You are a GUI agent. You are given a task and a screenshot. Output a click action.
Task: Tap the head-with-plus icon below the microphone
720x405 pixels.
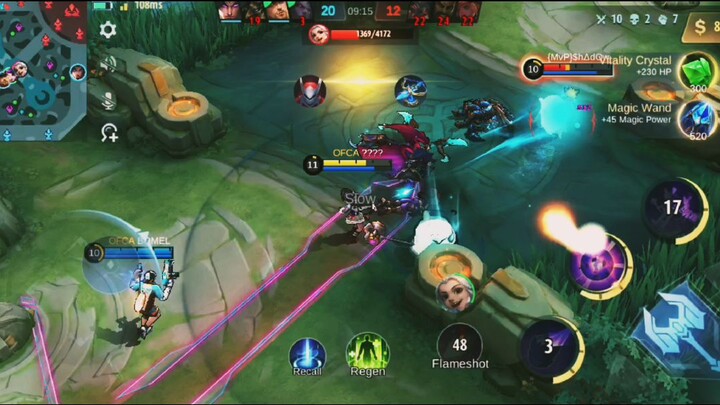pyautogui.click(x=109, y=132)
